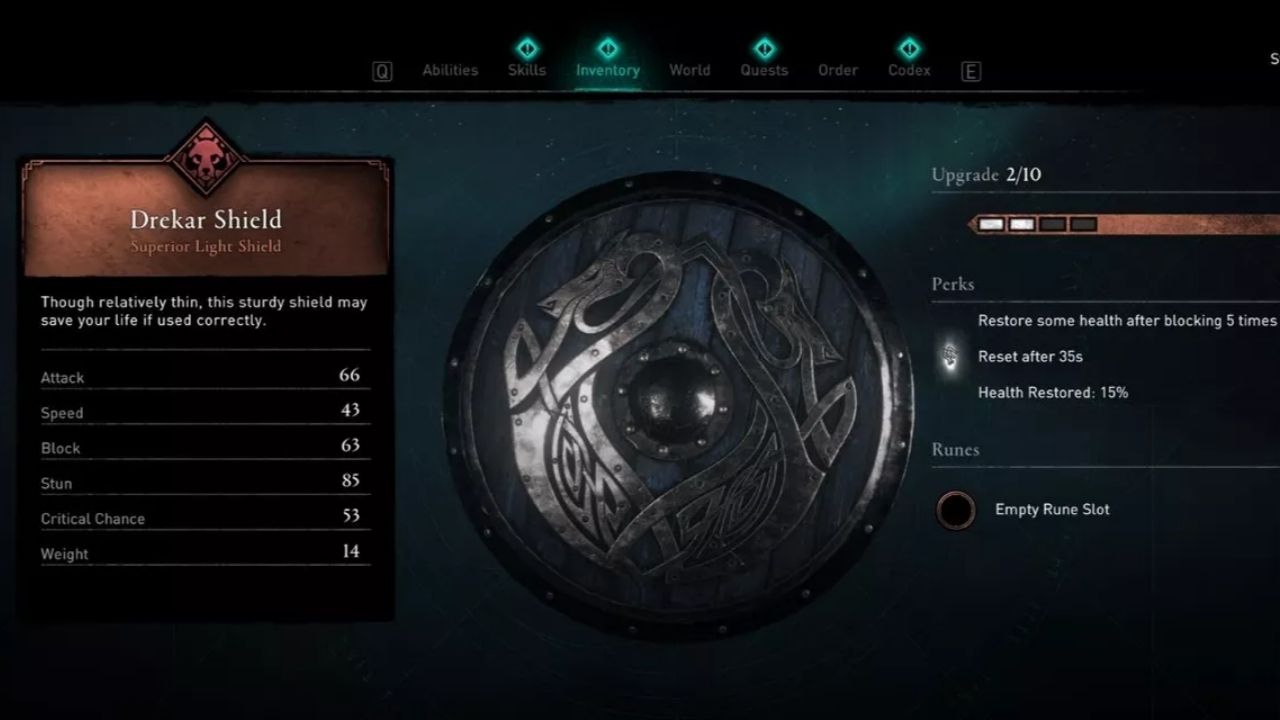Click the diamond icon above the Quests tab
1280x720 pixels.
(763, 47)
